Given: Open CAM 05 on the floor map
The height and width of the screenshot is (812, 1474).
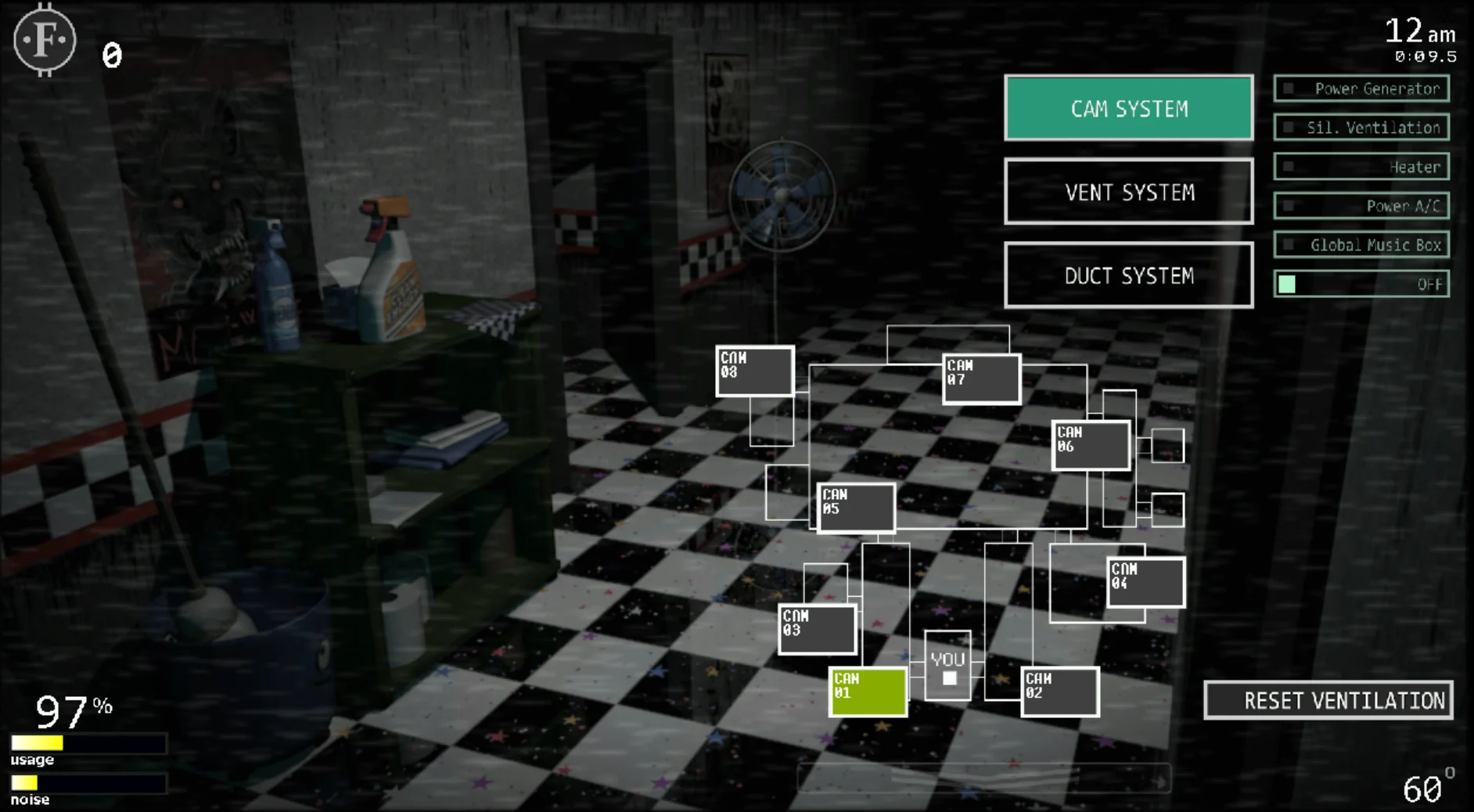Looking at the screenshot, I should tap(857, 507).
